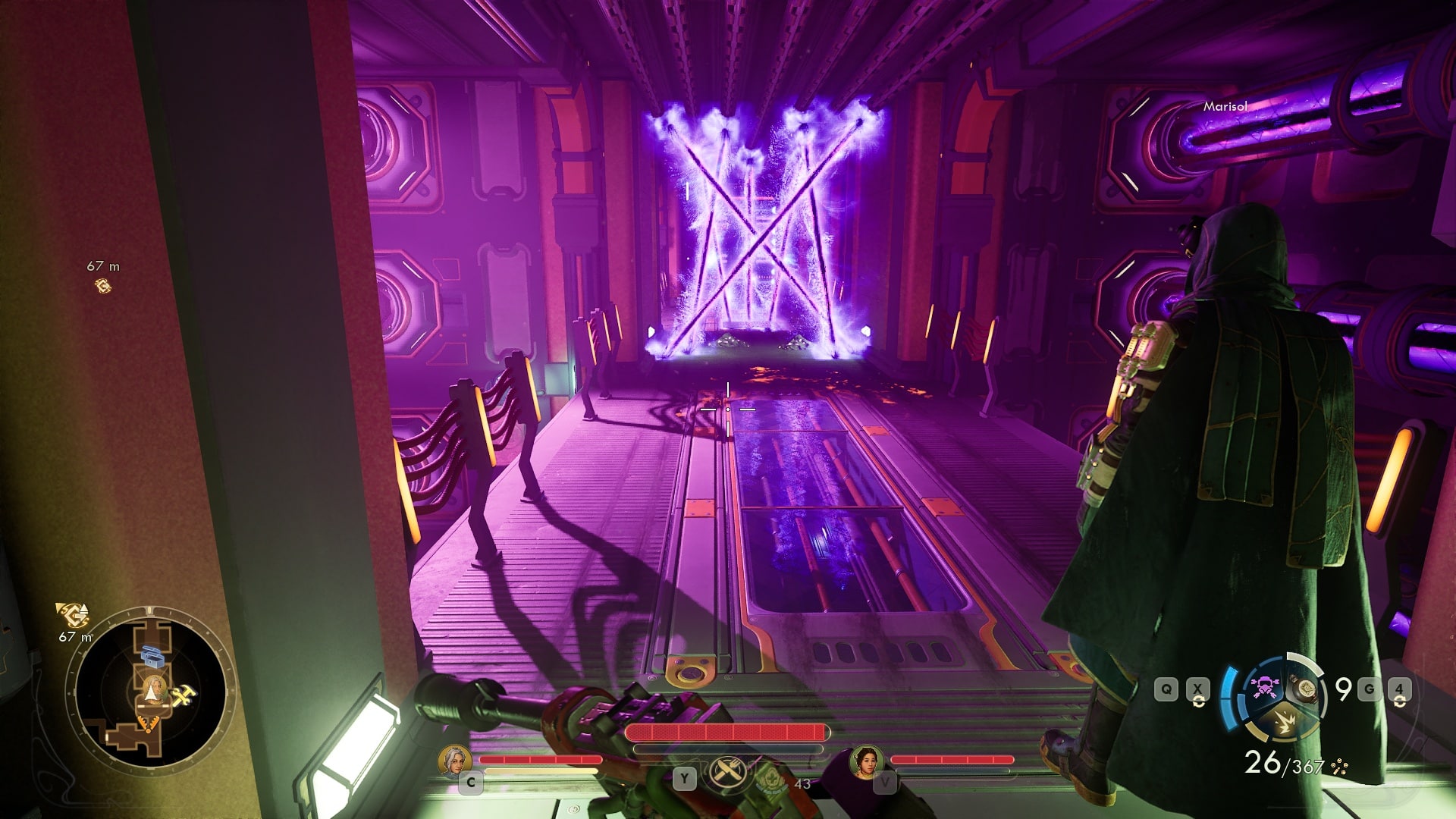This screenshot has width=1456, height=819.
Task: Click the crossed tools workbench marker on minimap
Action: tap(183, 696)
